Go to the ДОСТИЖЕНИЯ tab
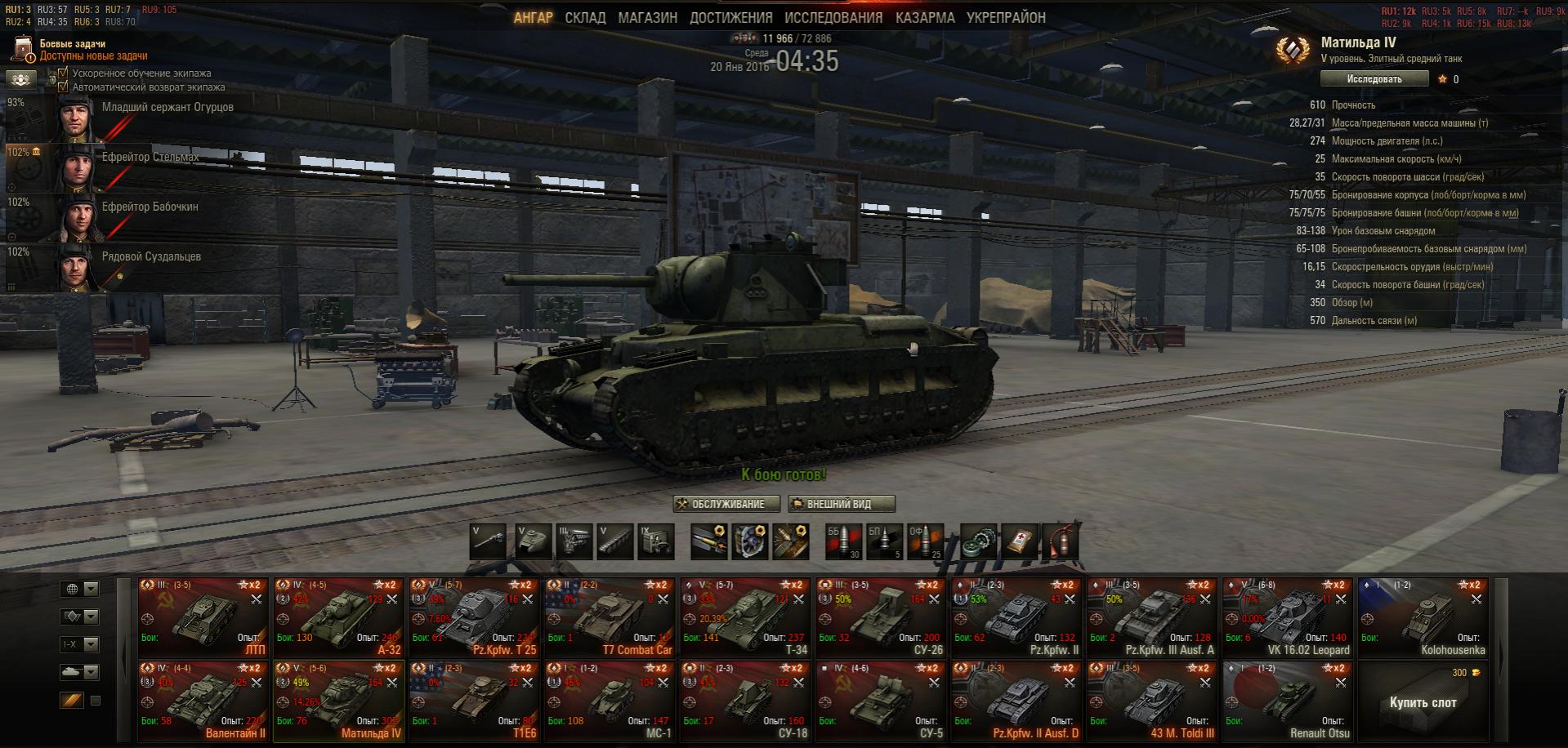This screenshot has width=1568, height=748. click(730, 18)
